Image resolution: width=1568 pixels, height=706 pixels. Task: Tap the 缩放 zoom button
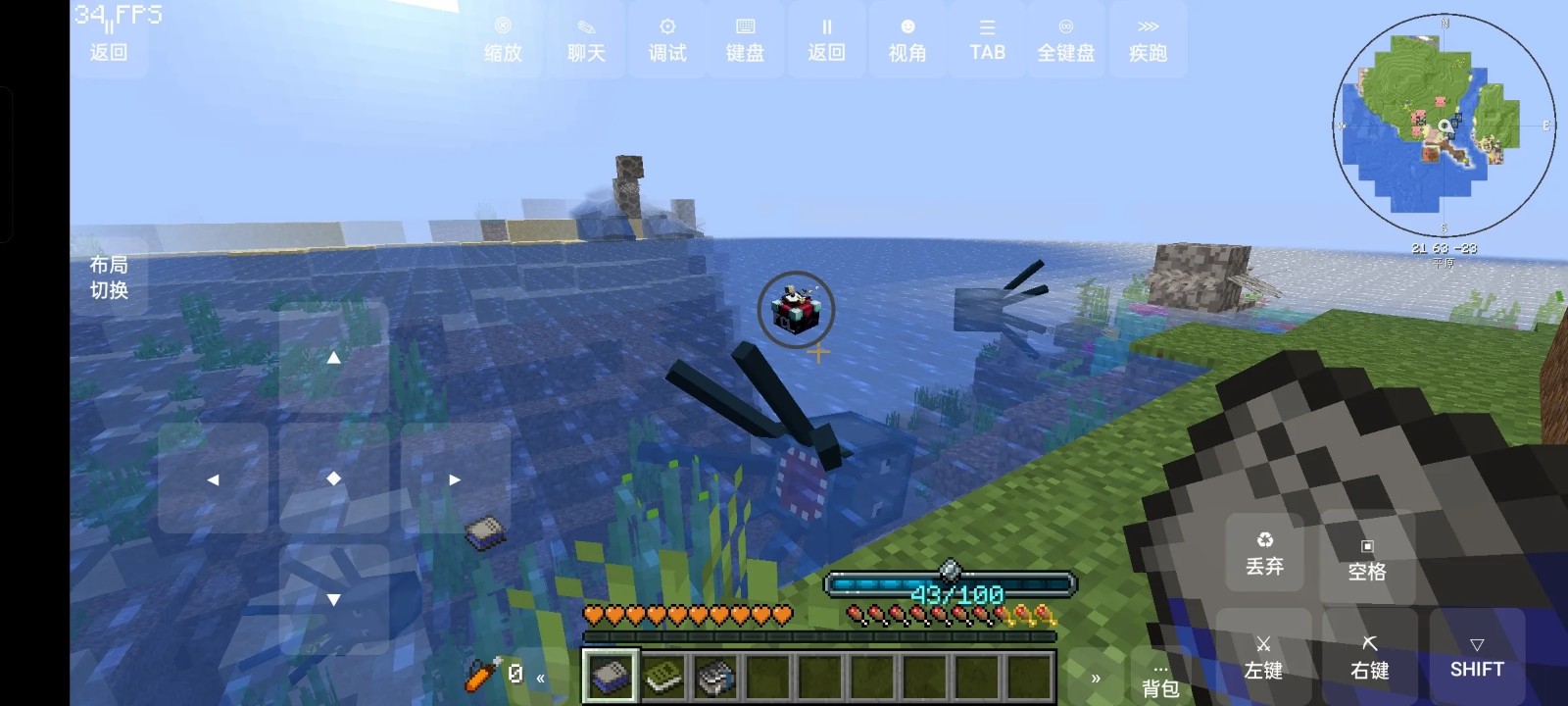(x=503, y=40)
